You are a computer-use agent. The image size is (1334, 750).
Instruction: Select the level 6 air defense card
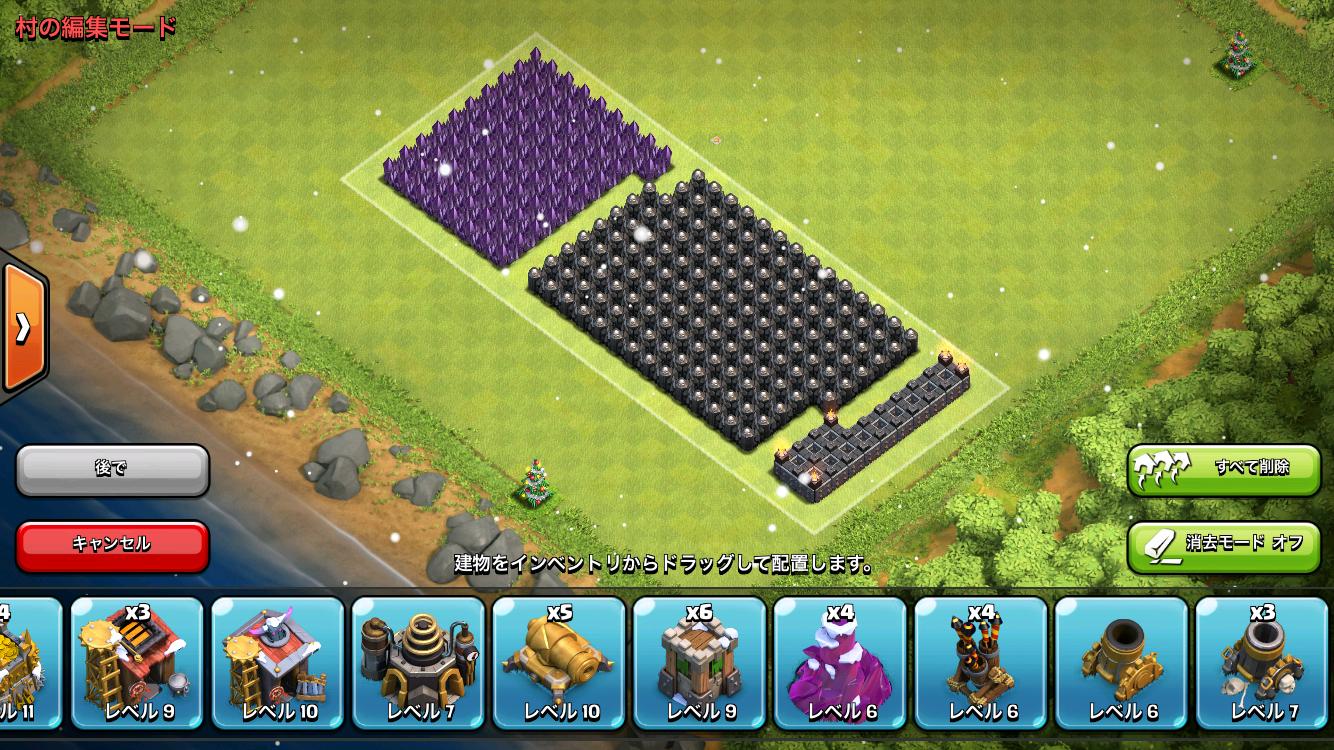pyautogui.click(x=980, y=662)
